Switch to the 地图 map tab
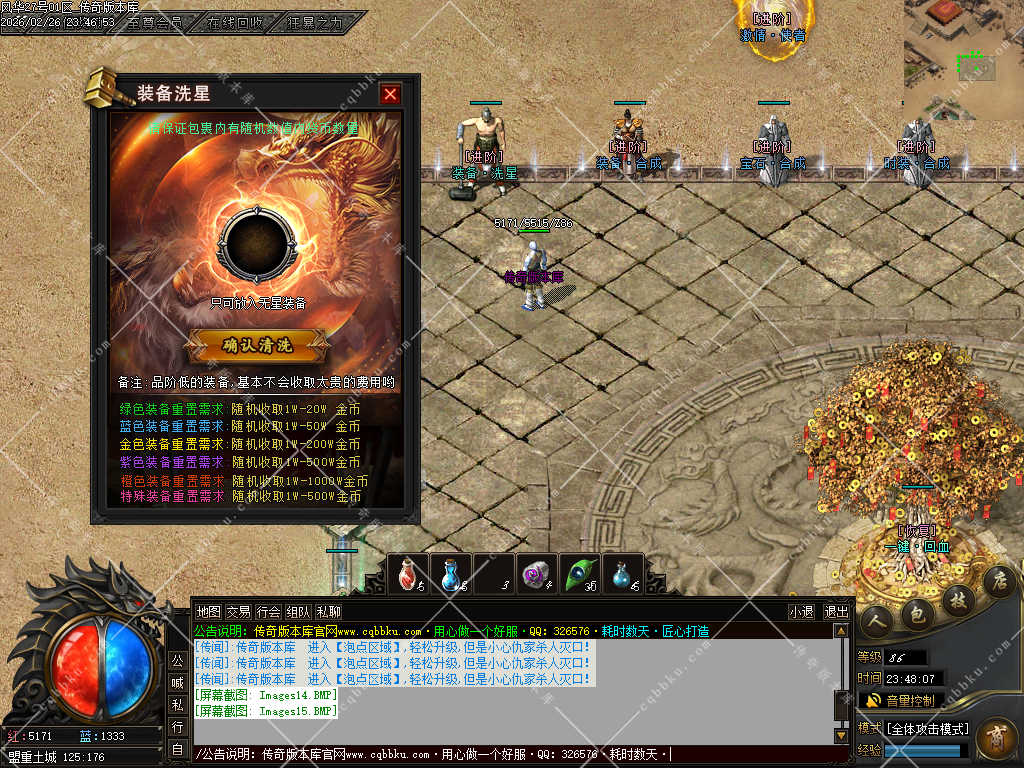 click(x=208, y=611)
